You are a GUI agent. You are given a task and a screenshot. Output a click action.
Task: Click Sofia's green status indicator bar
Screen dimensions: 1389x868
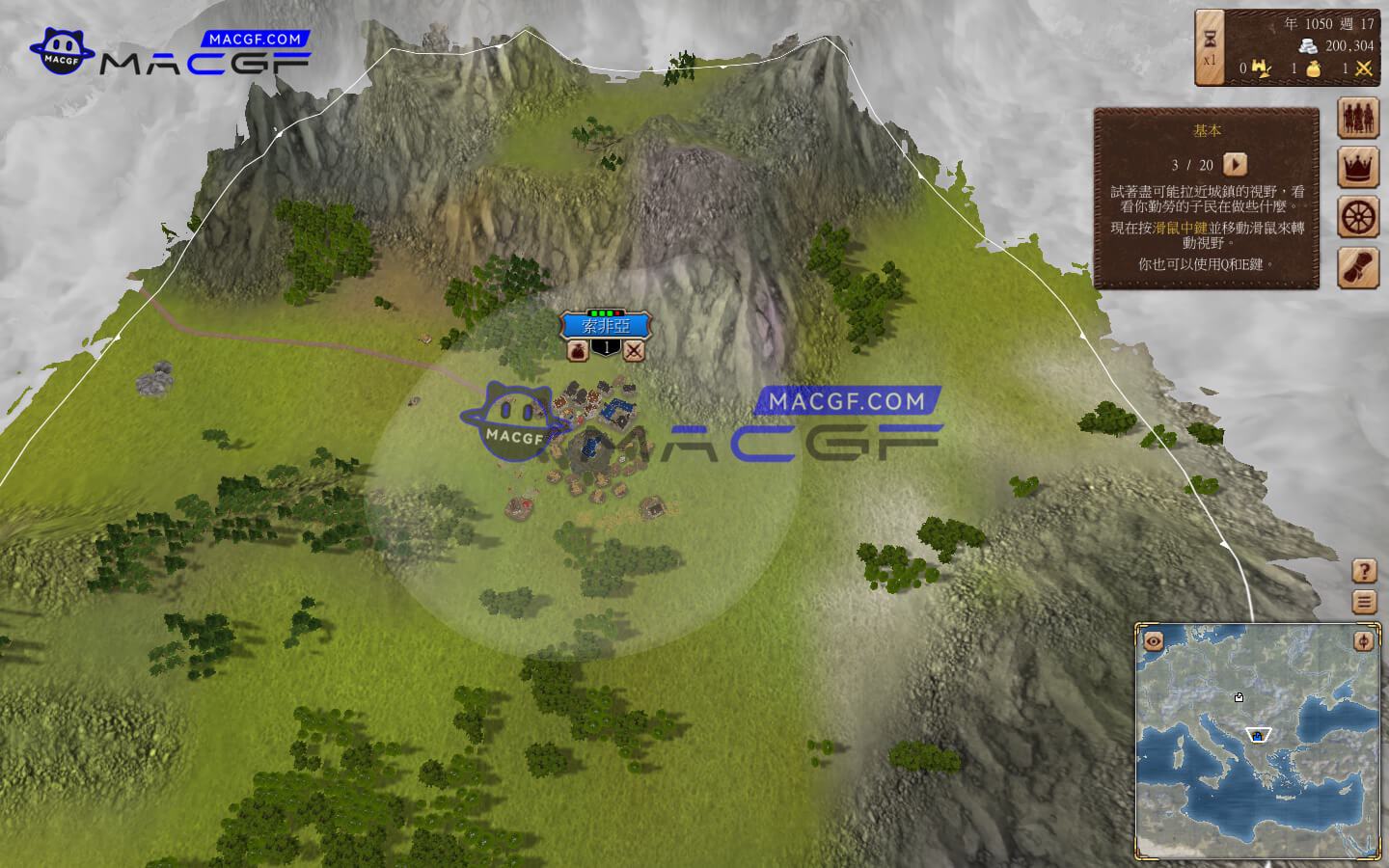[x=604, y=312]
